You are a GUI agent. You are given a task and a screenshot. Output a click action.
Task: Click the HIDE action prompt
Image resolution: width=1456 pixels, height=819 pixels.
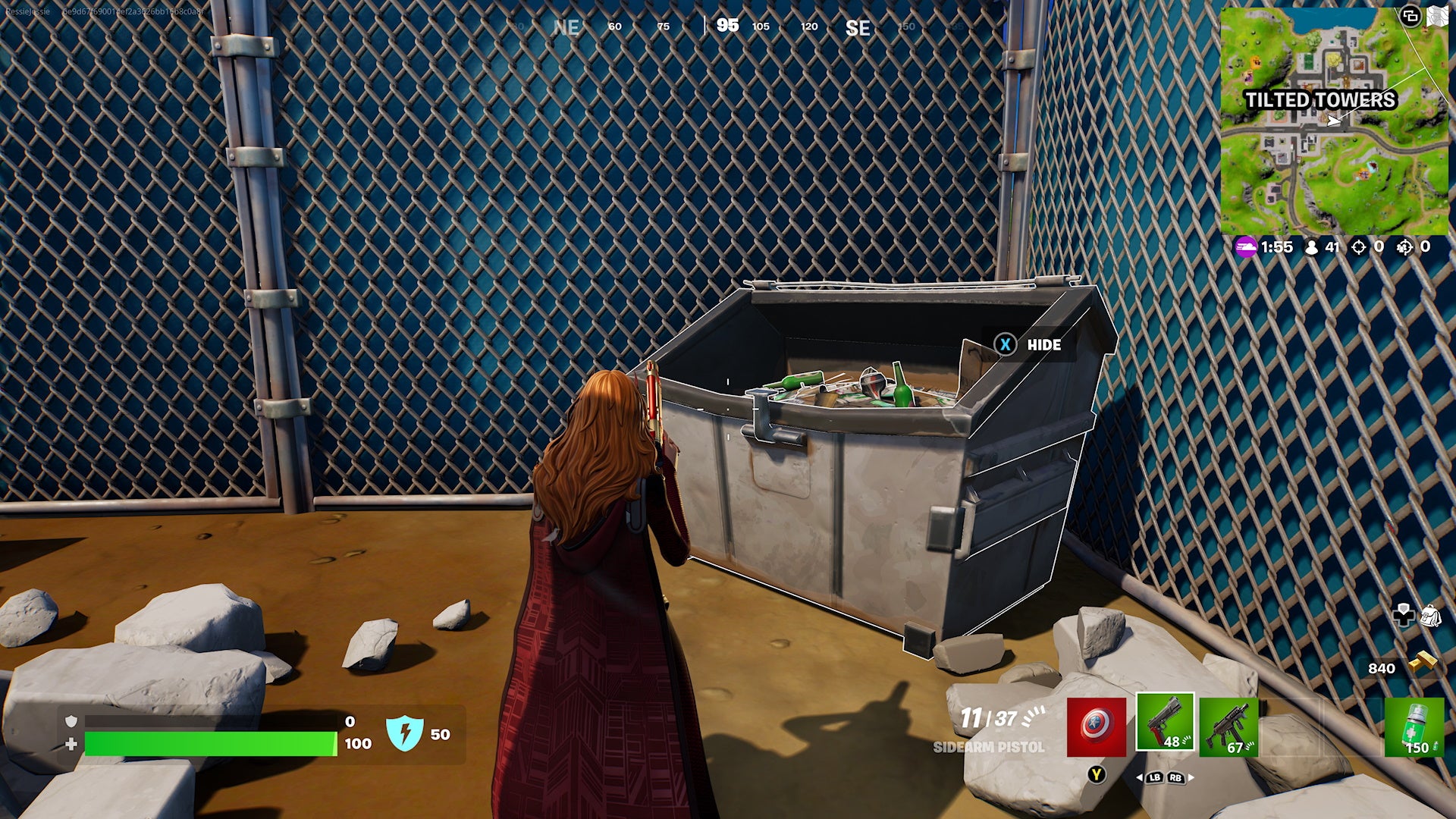click(x=1043, y=345)
